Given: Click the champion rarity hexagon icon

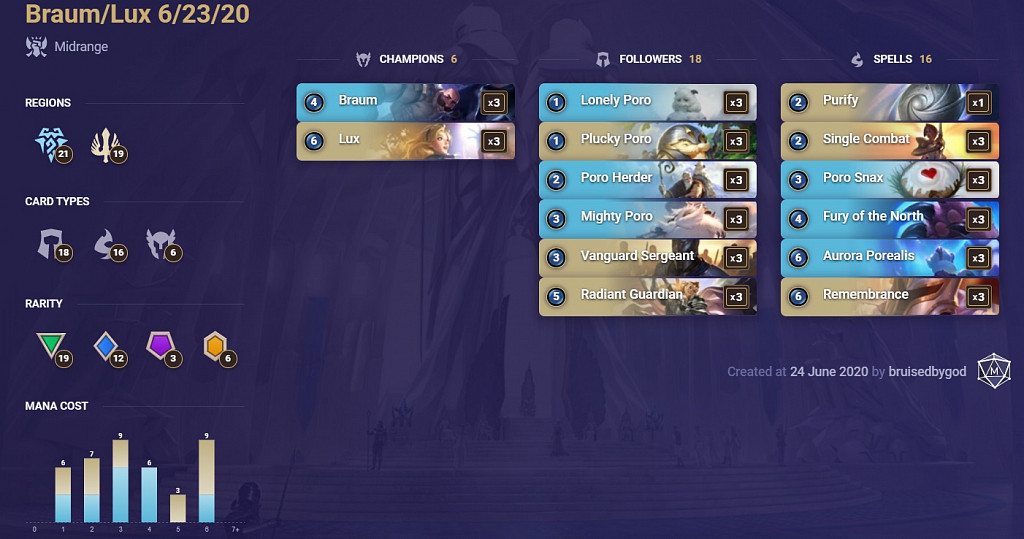Looking at the screenshot, I should [x=215, y=346].
